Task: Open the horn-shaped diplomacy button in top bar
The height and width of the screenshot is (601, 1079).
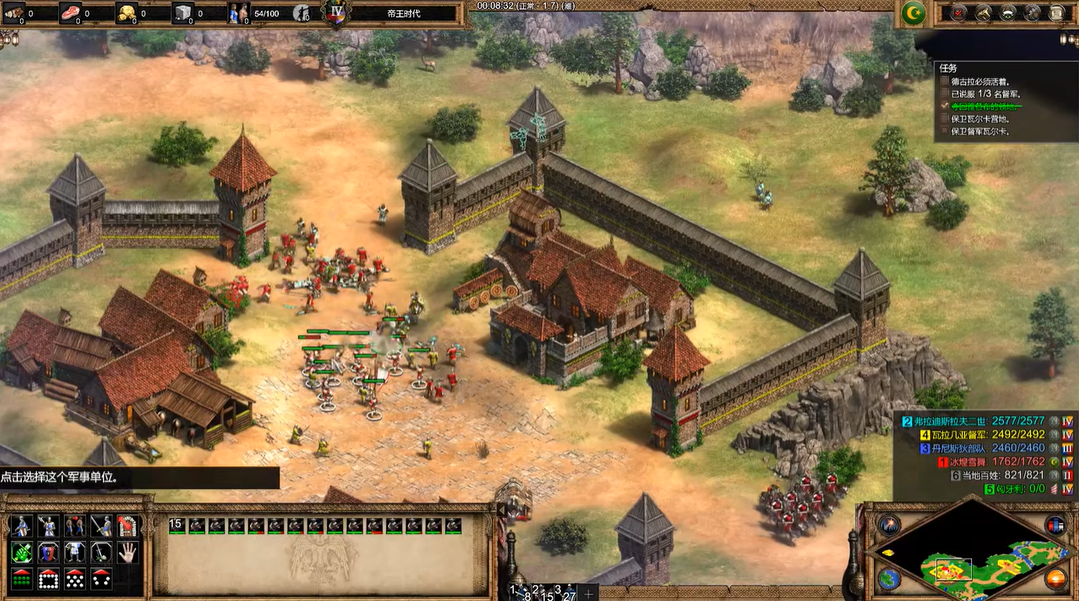Action: [983, 13]
